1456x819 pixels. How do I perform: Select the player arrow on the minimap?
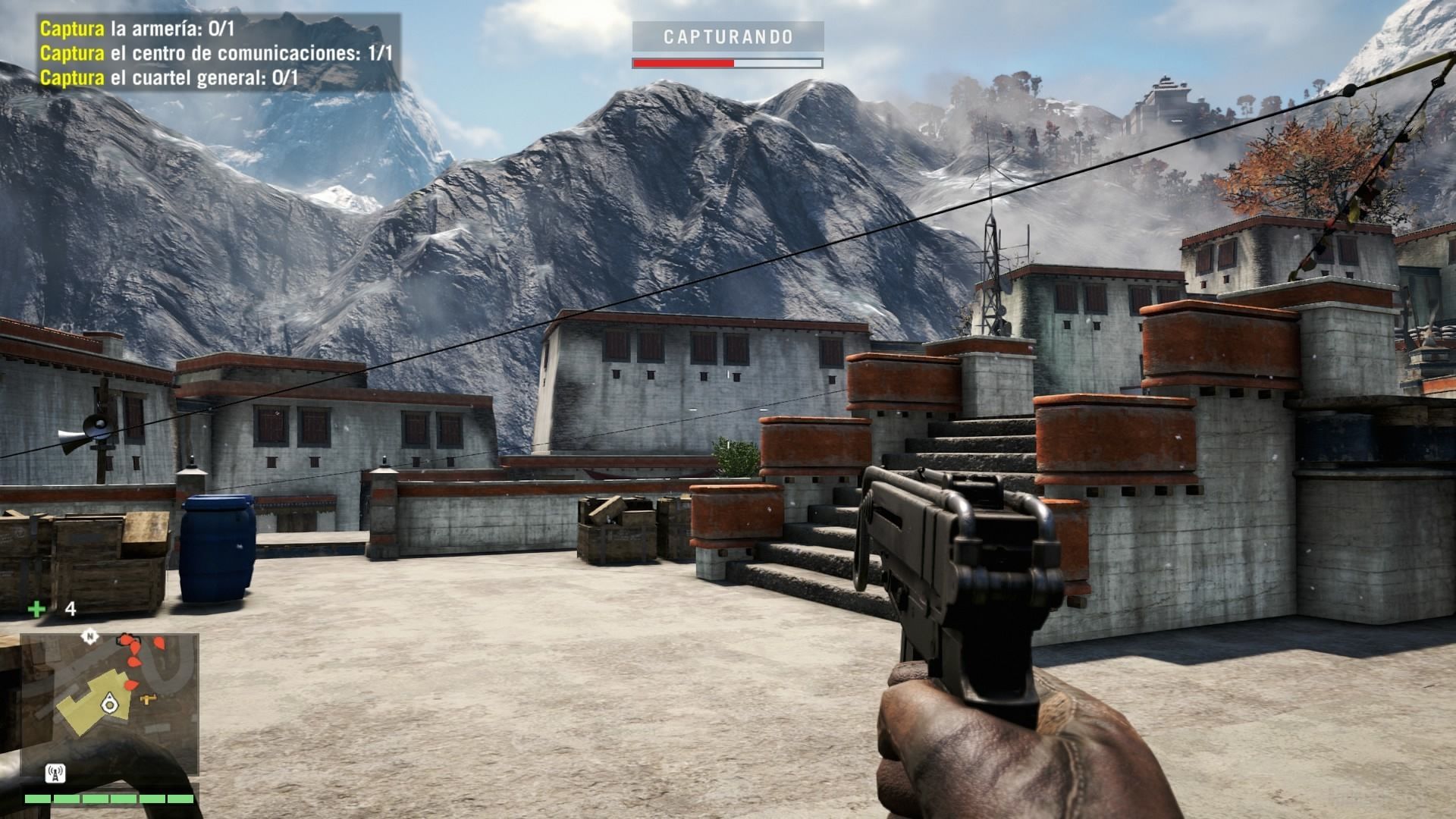(x=111, y=703)
